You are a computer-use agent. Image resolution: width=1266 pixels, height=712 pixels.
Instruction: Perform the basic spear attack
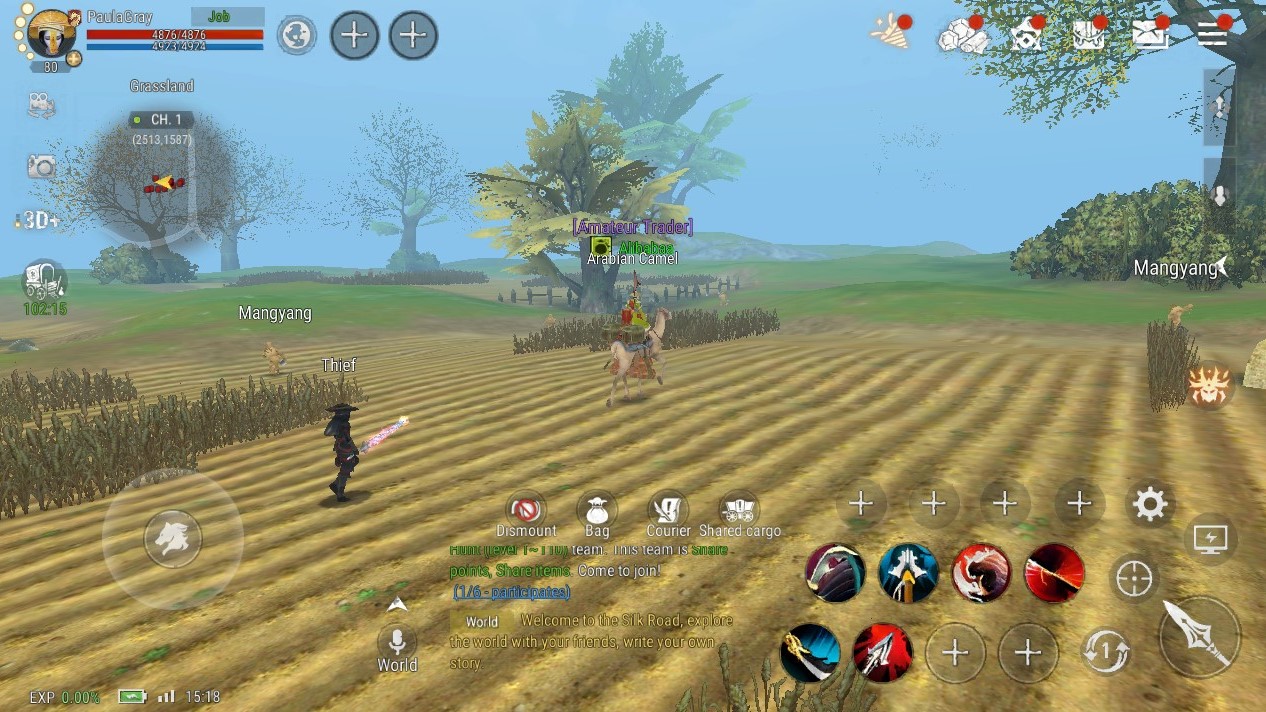tap(1200, 637)
